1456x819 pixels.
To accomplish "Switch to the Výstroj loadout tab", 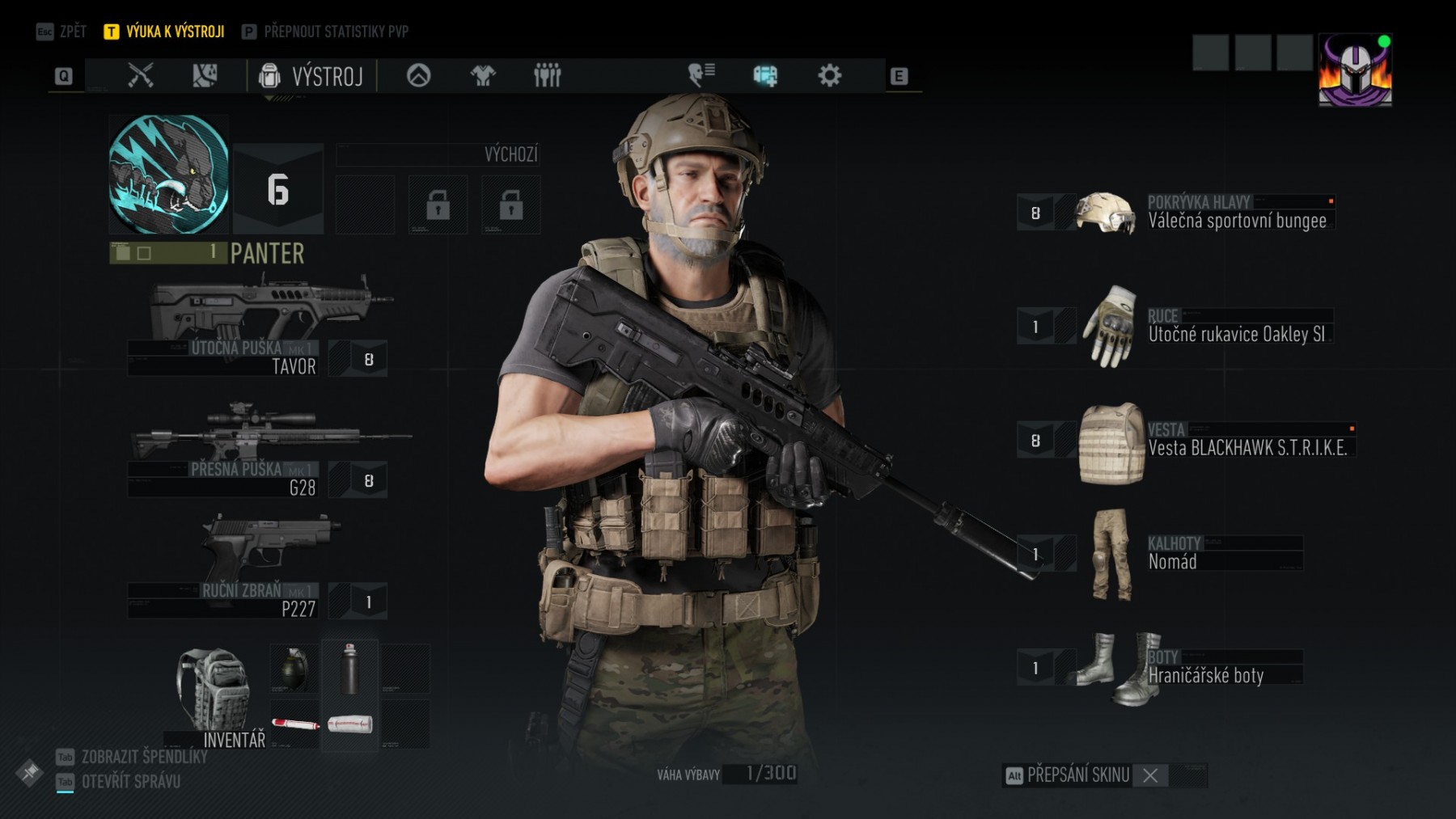I will click(311, 76).
